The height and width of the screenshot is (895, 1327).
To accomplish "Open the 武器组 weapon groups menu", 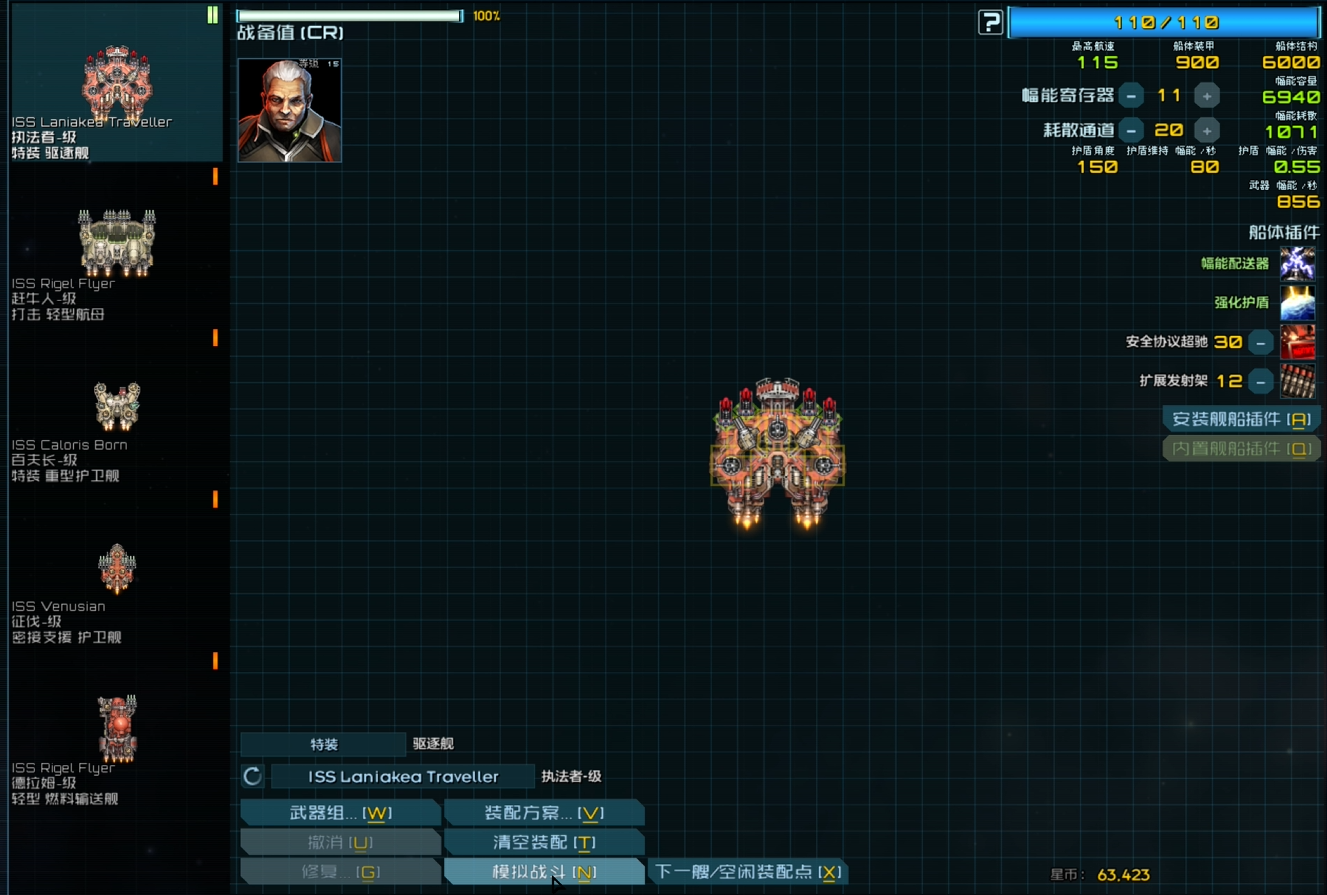I will 340,813.
